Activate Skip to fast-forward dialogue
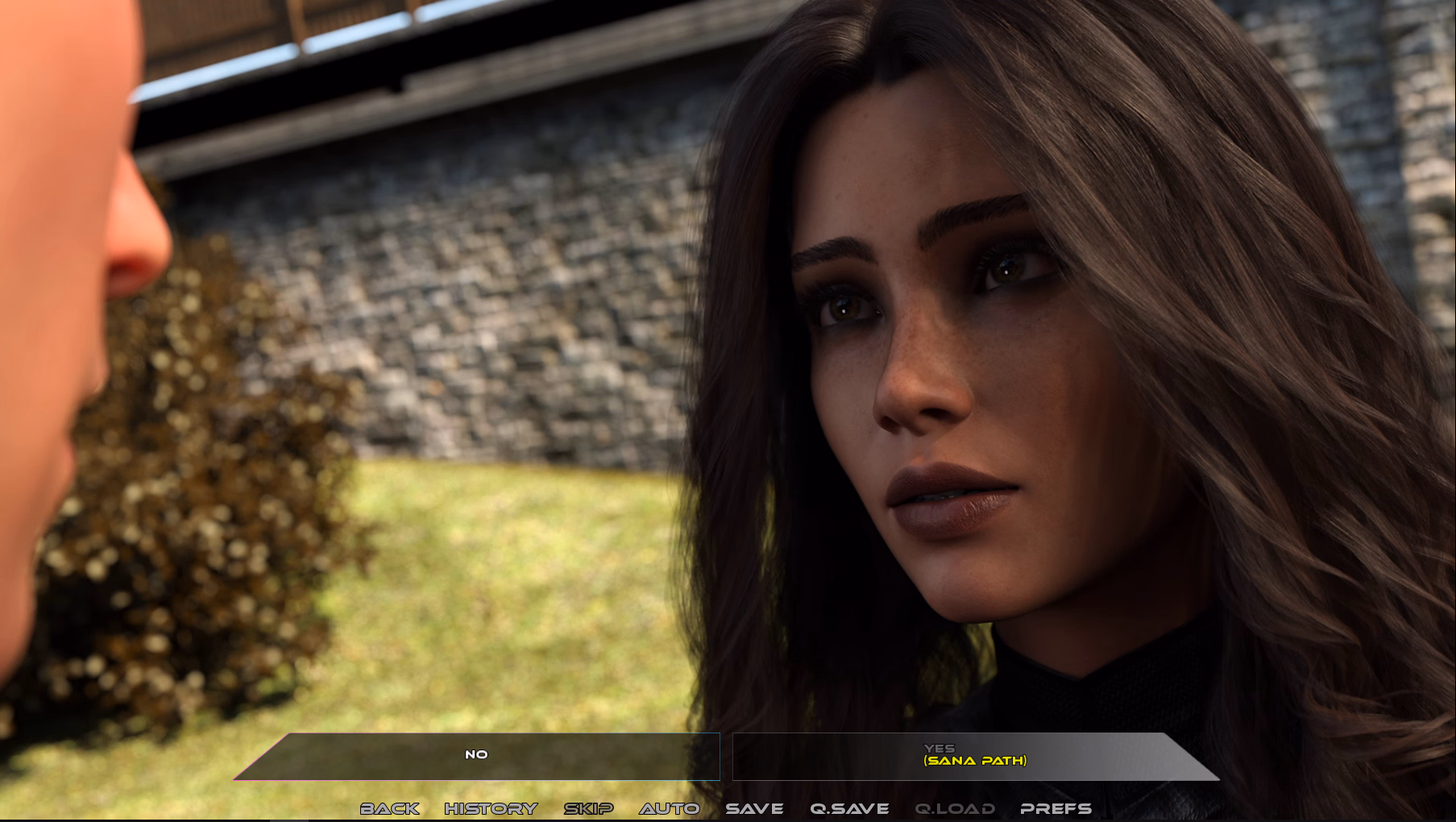The width and height of the screenshot is (1456, 822). pyautogui.click(x=588, y=808)
